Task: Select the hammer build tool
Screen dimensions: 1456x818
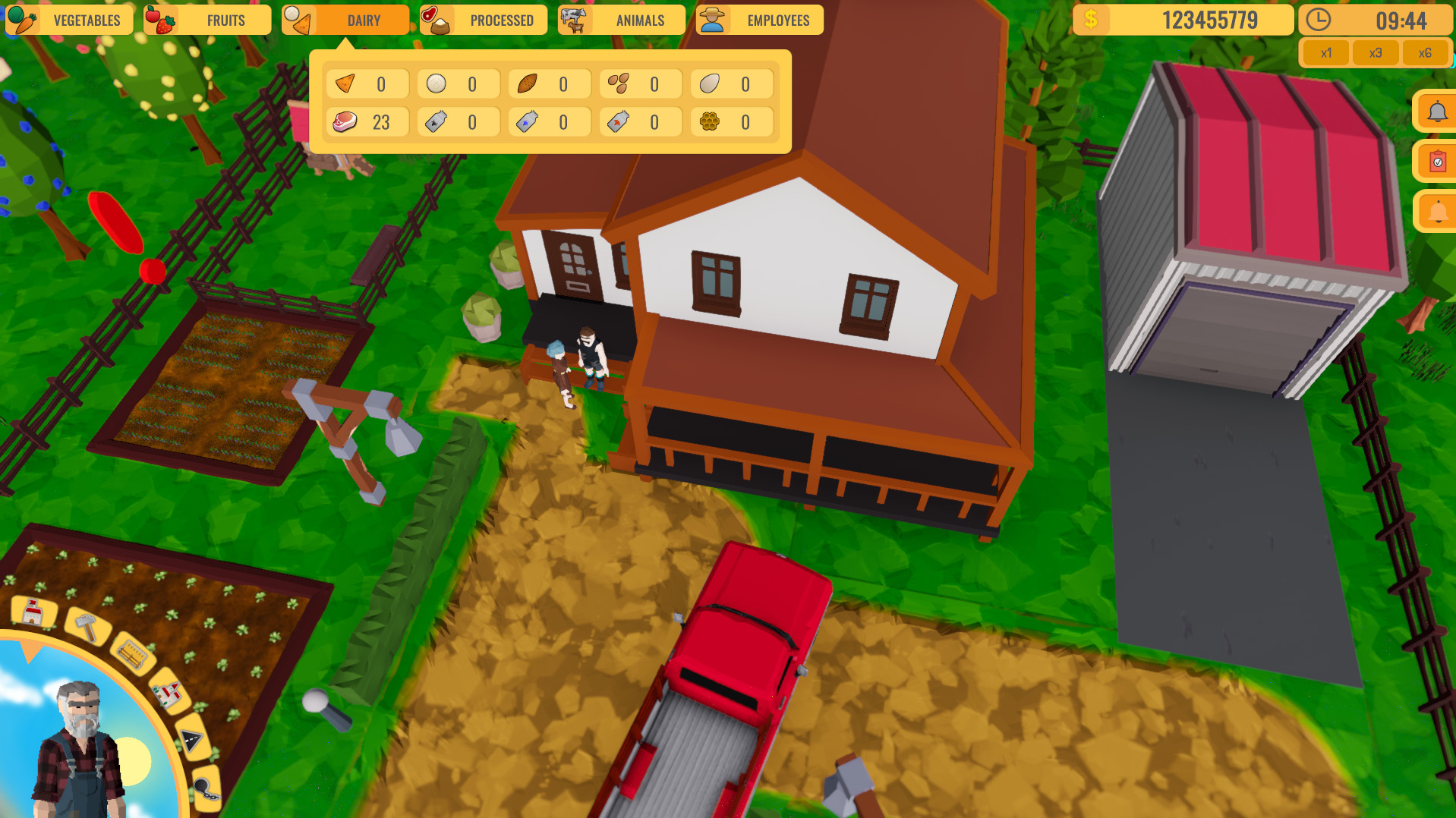Action: (87, 625)
